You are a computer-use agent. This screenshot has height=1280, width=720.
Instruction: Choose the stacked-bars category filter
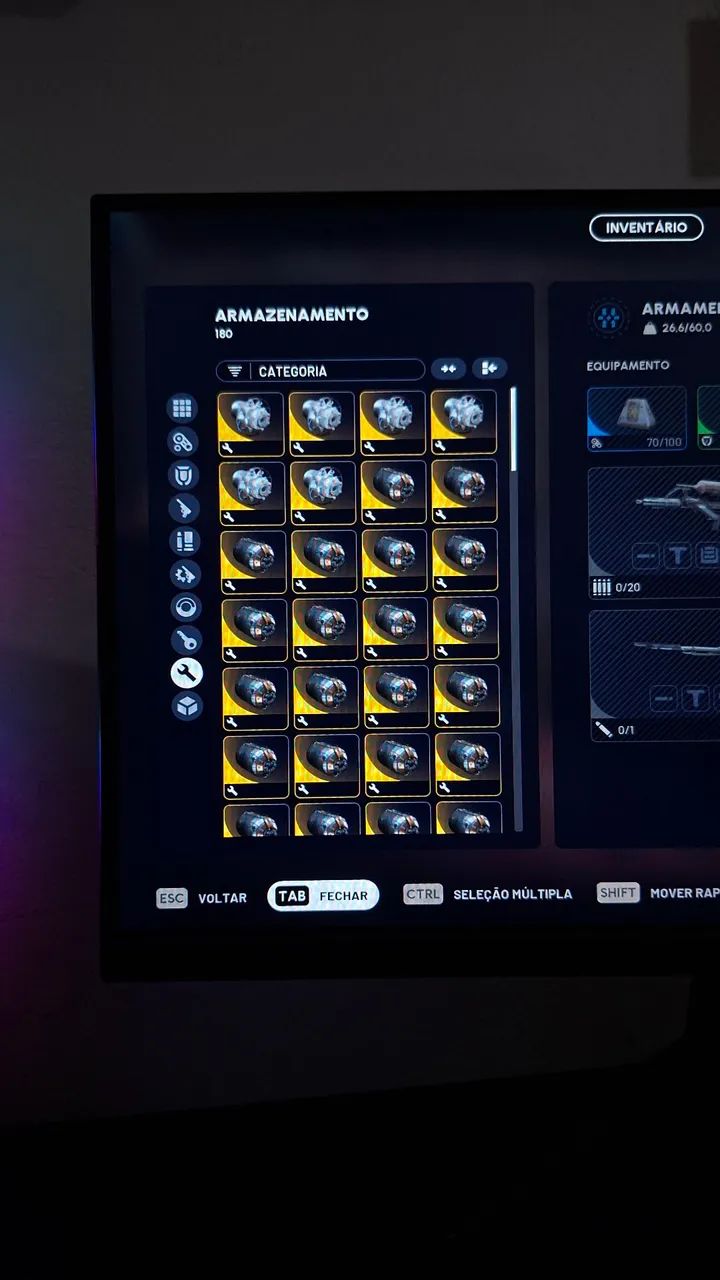point(185,542)
